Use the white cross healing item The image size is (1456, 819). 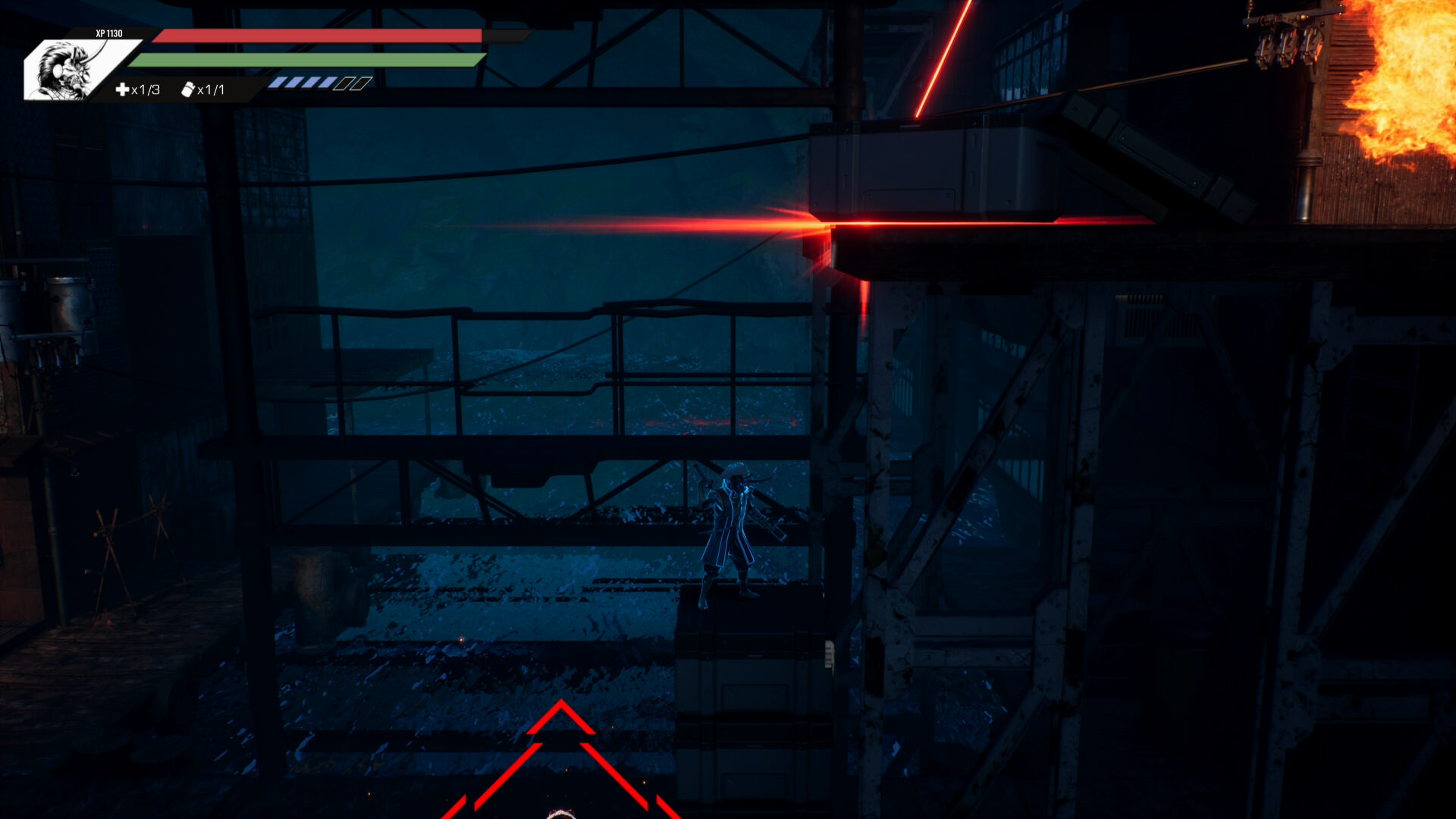[x=122, y=89]
